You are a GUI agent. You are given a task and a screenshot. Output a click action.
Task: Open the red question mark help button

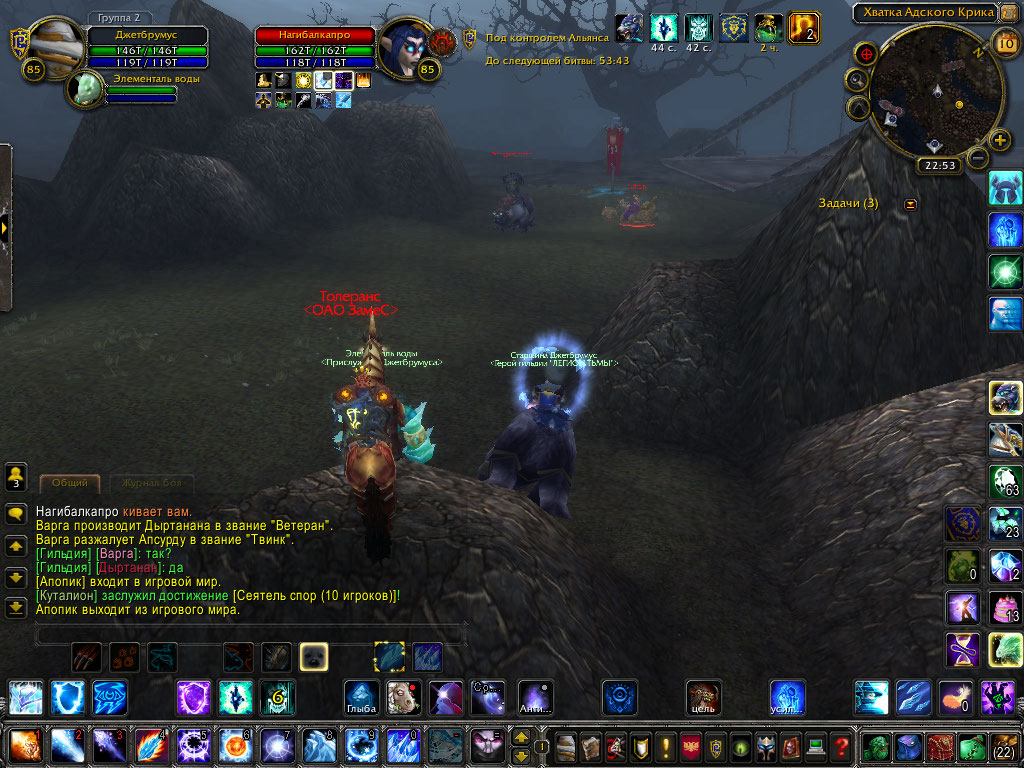[842, 746]
